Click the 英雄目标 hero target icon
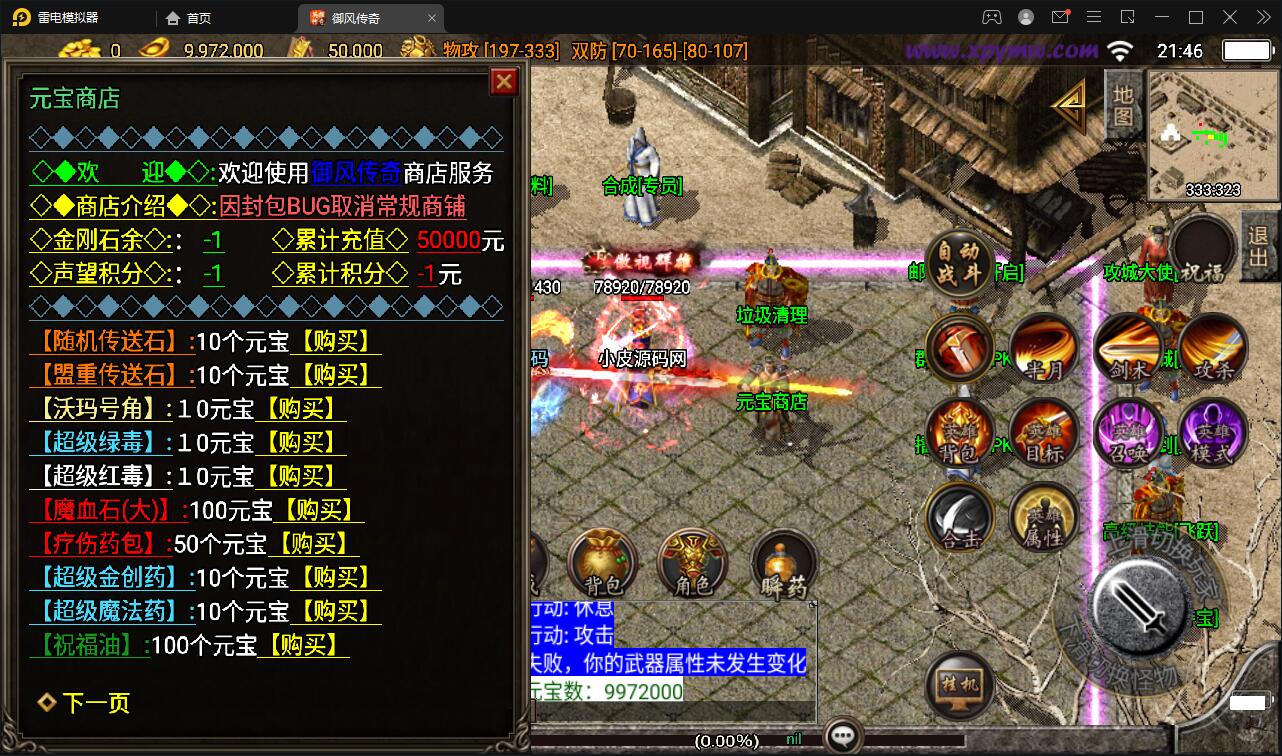1282x756 pixels. (1043, 434)
